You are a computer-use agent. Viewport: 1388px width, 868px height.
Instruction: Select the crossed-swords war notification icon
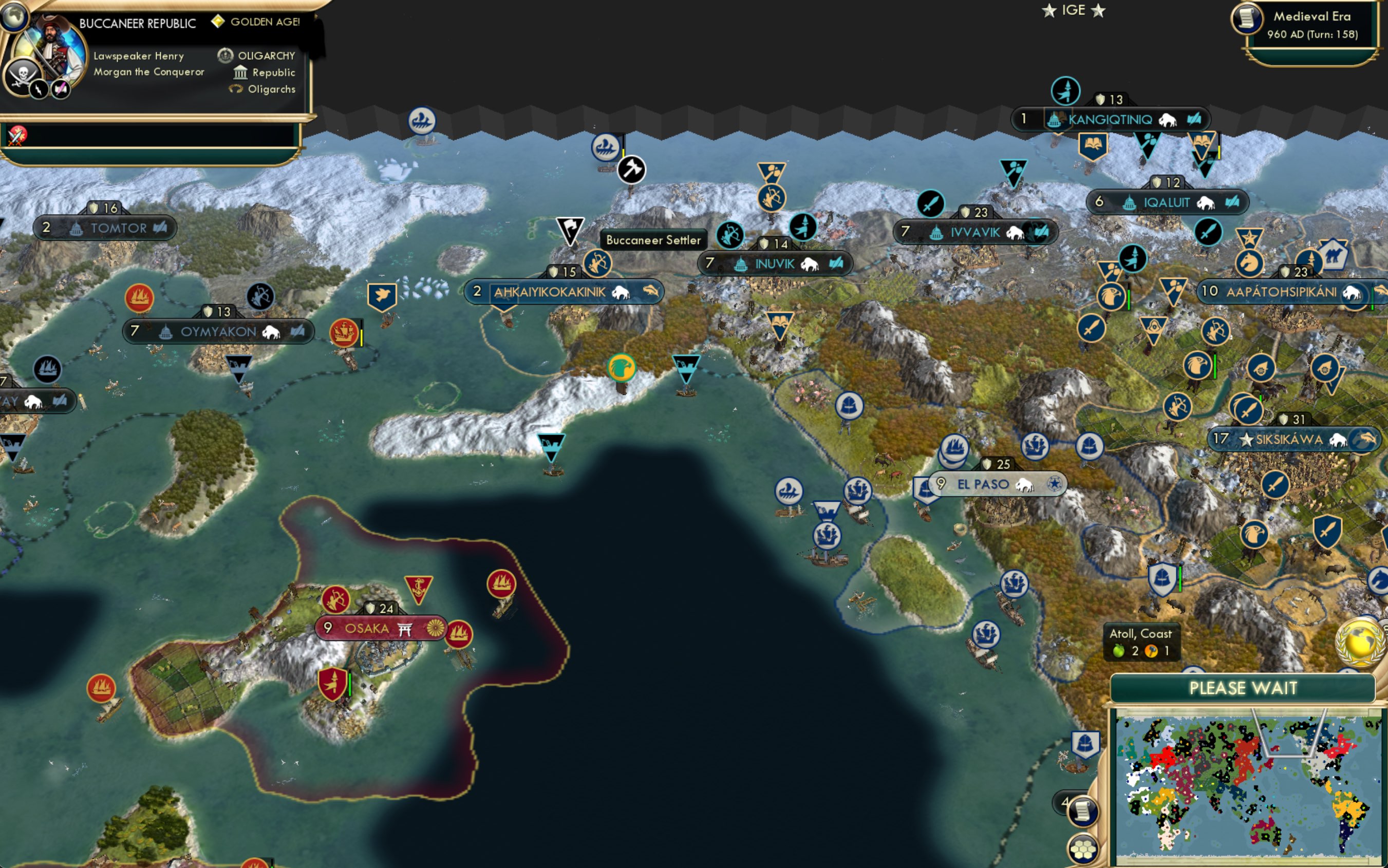pos(17,136)
